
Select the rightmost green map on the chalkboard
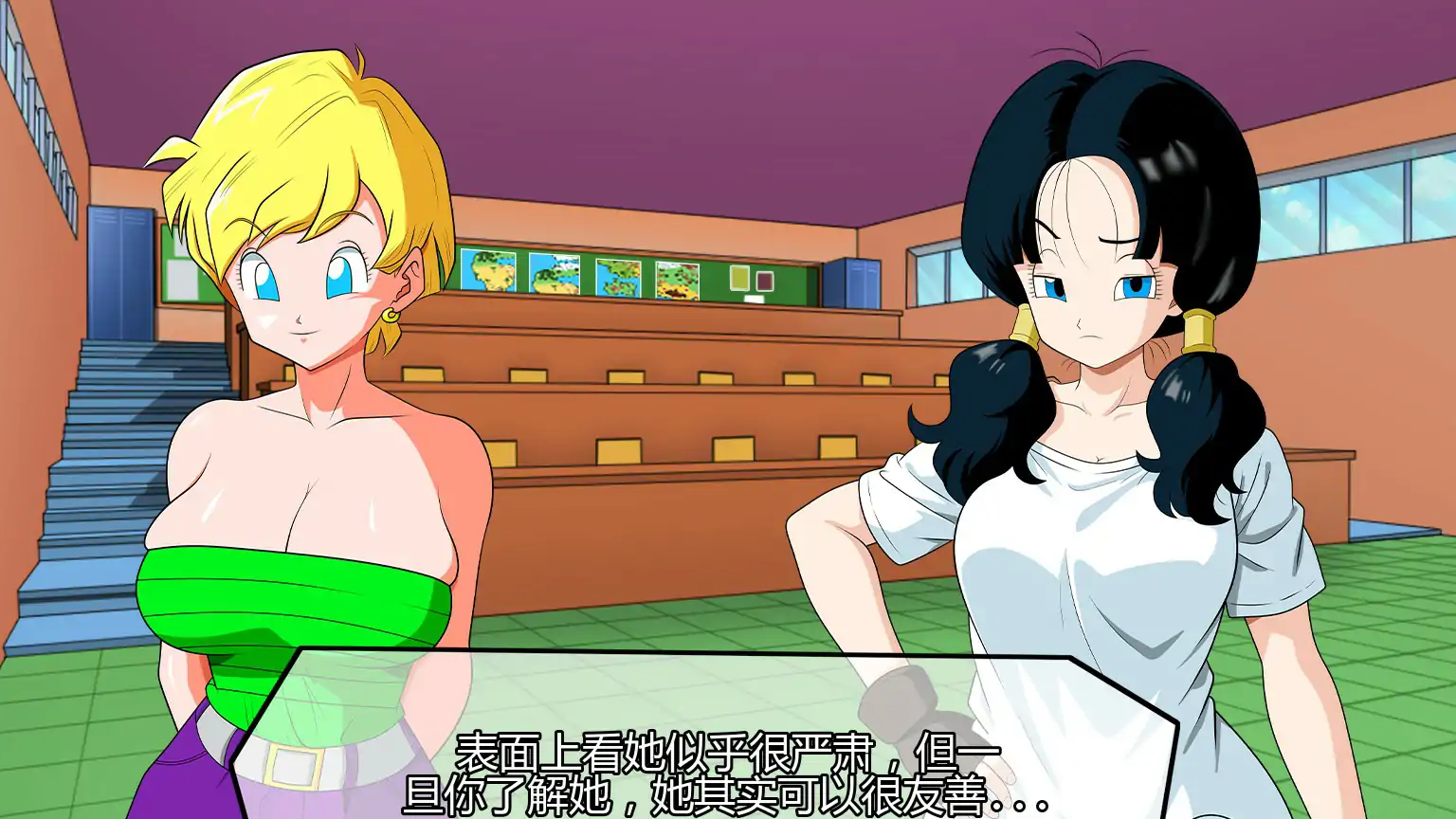678,280
